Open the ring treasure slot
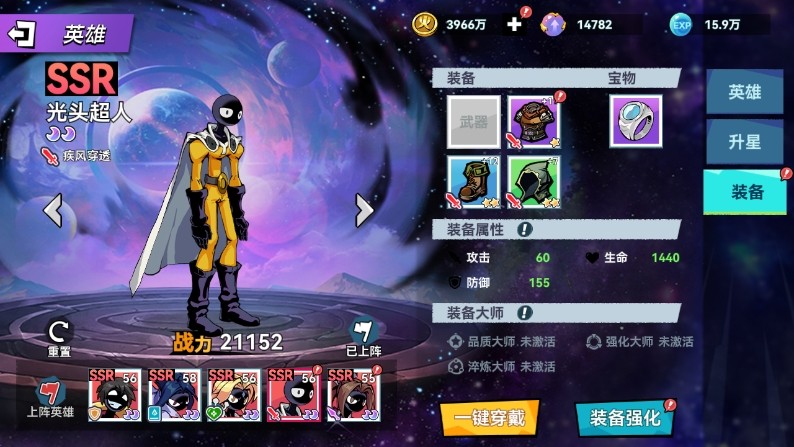Image resolution: width=794 pixels, height=447 pixels. 636,122
